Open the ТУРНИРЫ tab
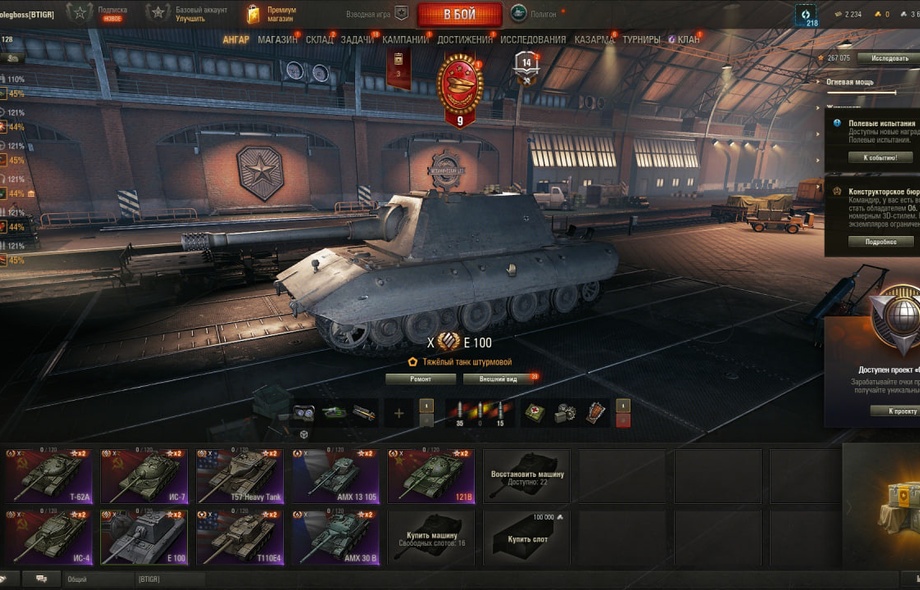This screenshot has width=920, height=590. (641, 40)
